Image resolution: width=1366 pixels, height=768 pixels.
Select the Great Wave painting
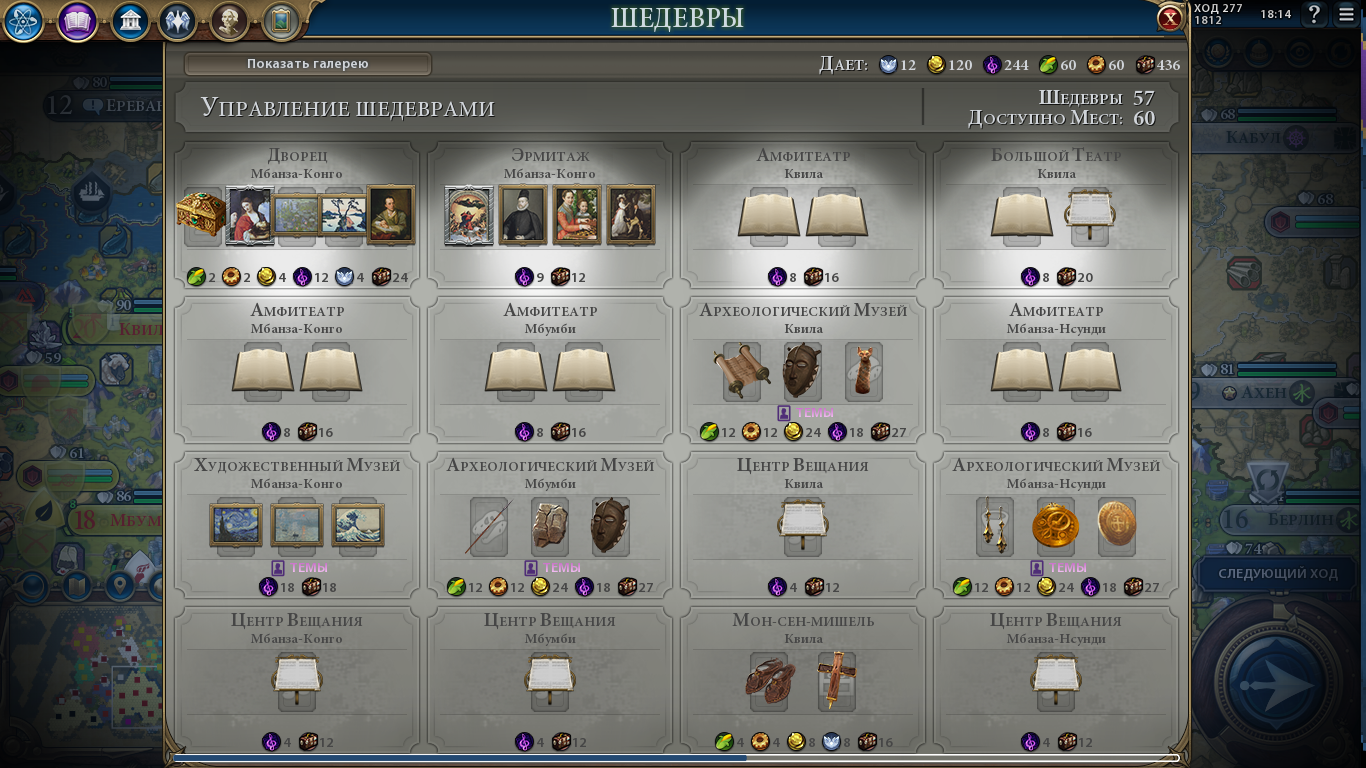(358, 525)
